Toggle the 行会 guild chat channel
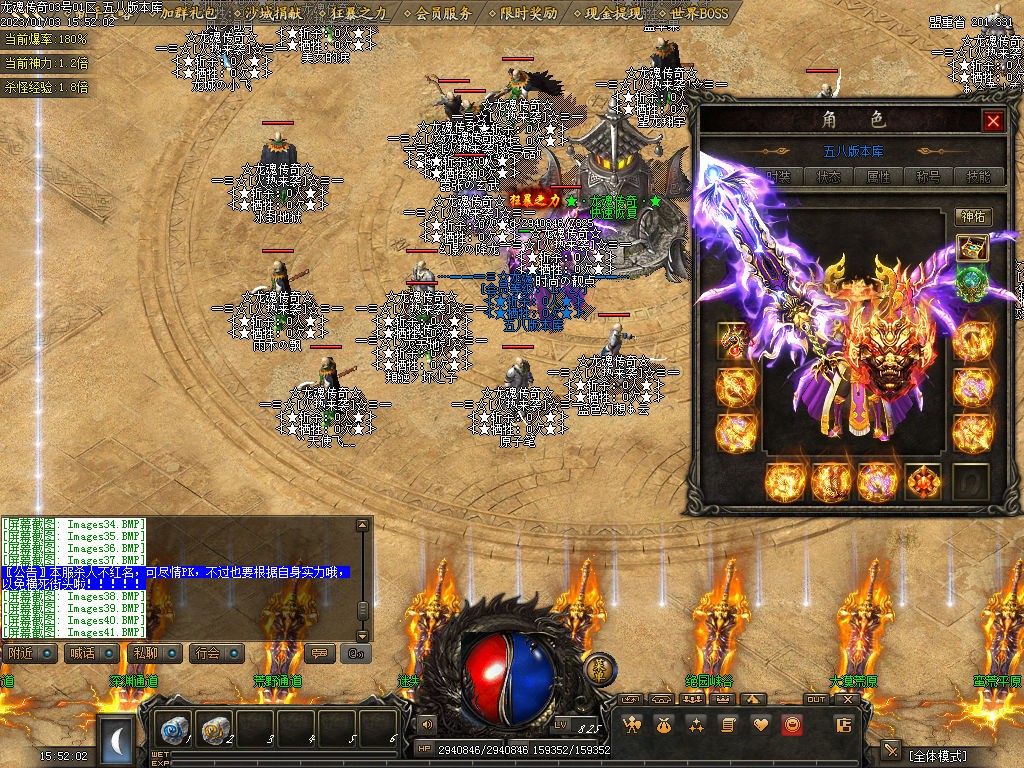The height and width of the screenshot is (768, 1024). point(214,653)
